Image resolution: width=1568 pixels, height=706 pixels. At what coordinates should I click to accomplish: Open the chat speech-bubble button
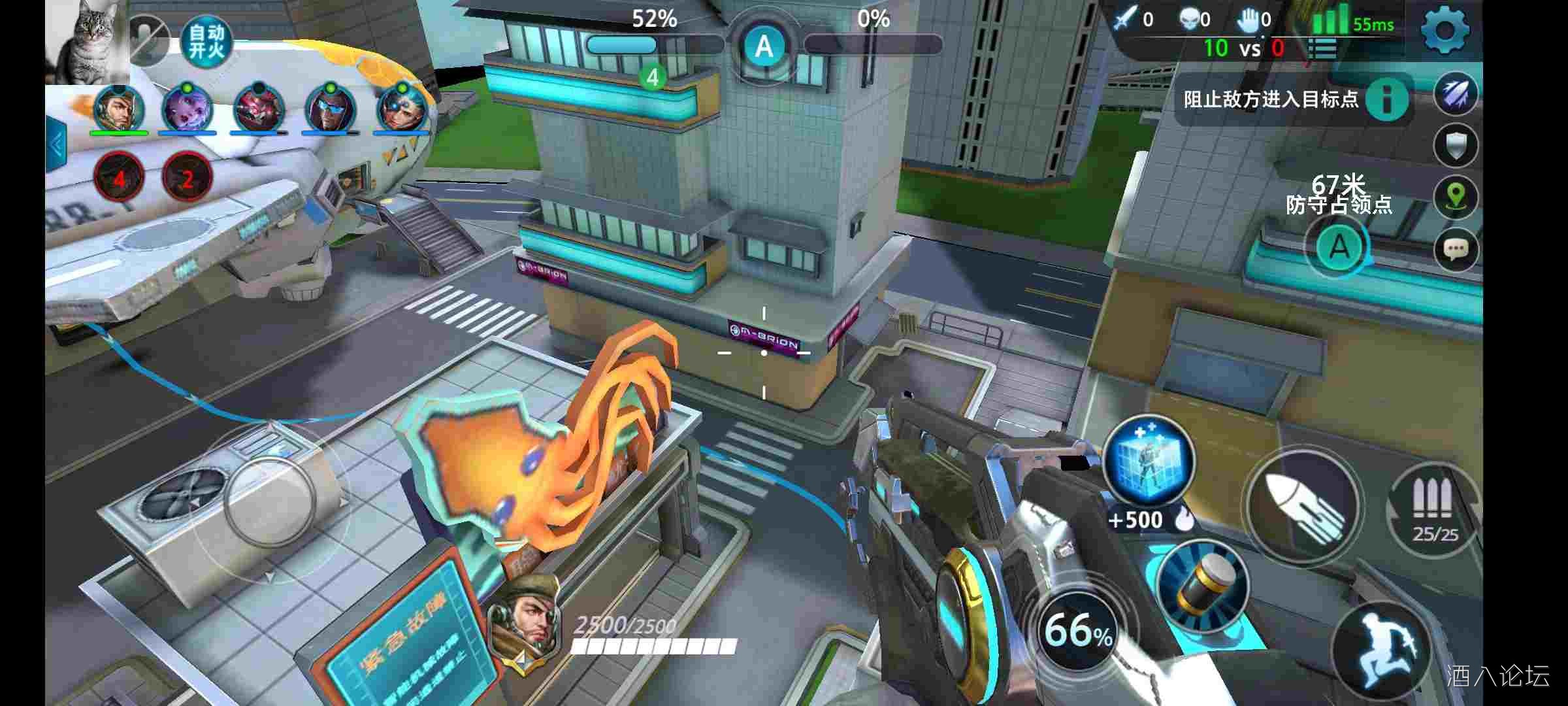click(x=1456, y=249)
